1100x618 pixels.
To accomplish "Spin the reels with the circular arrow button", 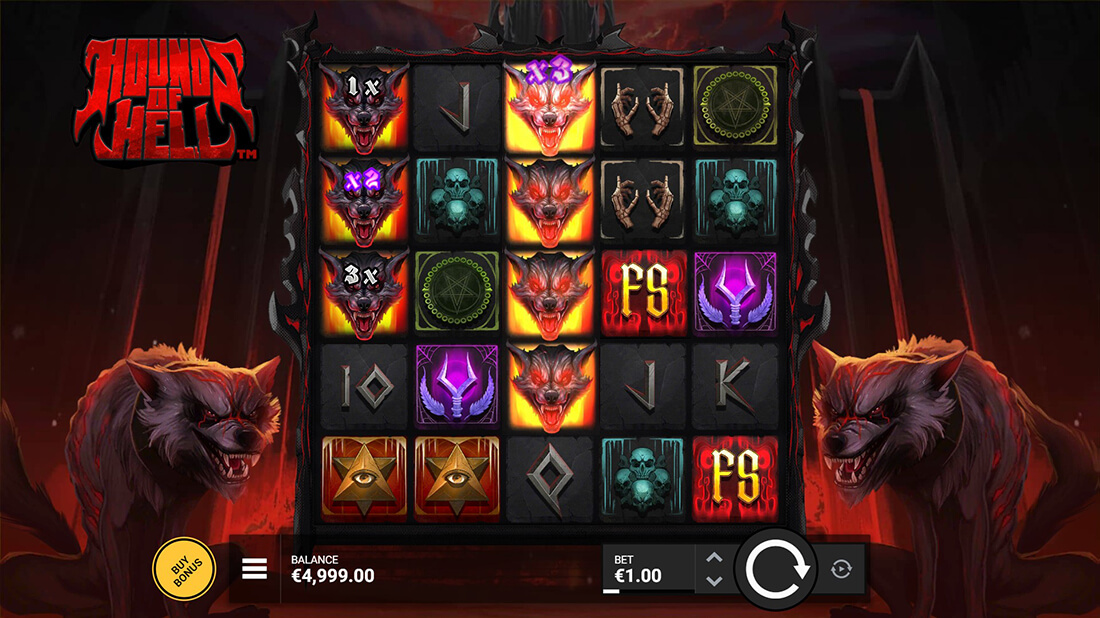I will (776, 569).
